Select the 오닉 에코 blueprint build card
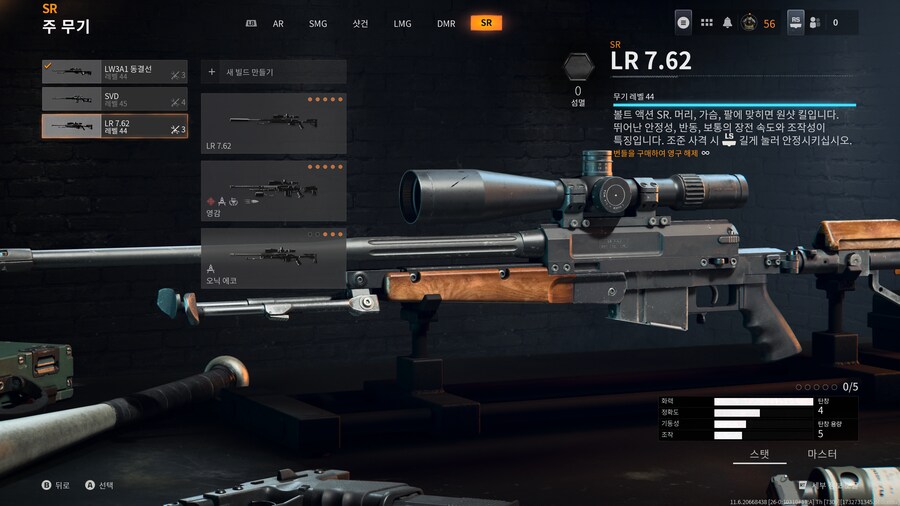This screenshot has height=506, width=900. [x=274, y=258]
